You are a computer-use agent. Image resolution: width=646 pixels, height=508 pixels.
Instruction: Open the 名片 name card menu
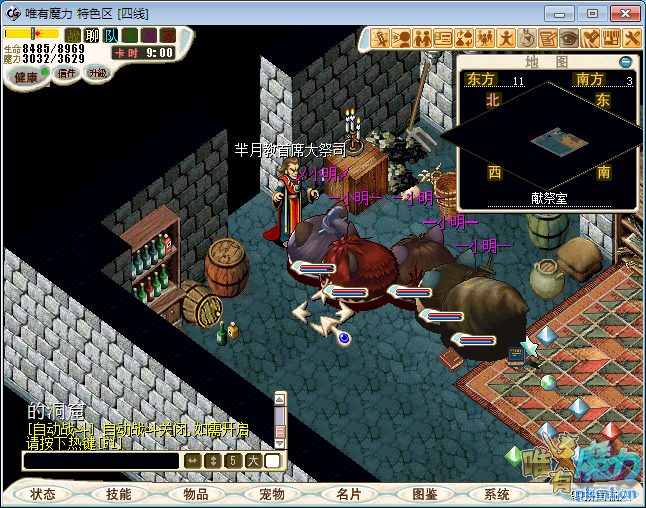(348, 494)
